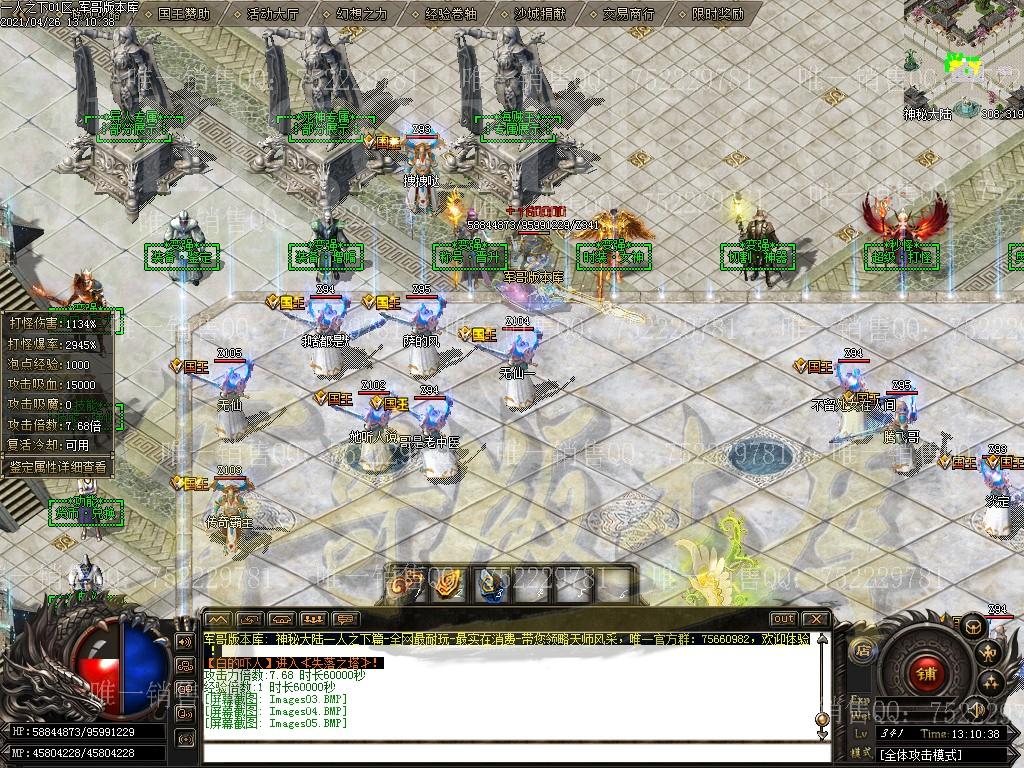Close the chat panel with X
Viewport: 1024px width, 768px height.
click(815, 619)
